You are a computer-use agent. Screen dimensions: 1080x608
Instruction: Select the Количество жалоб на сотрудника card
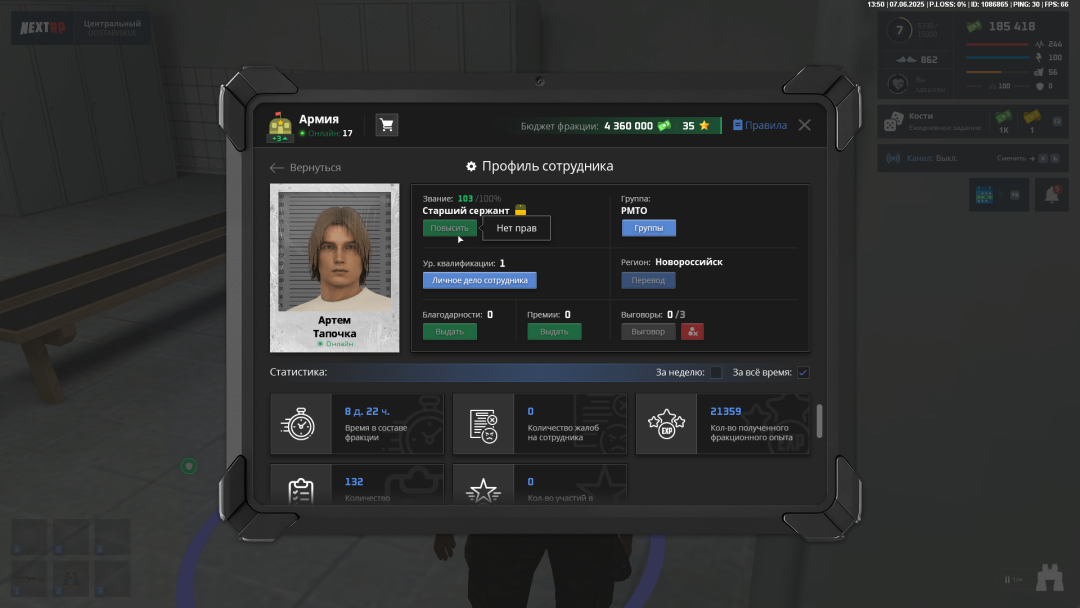pyautogui.click(x=540, y=424)
